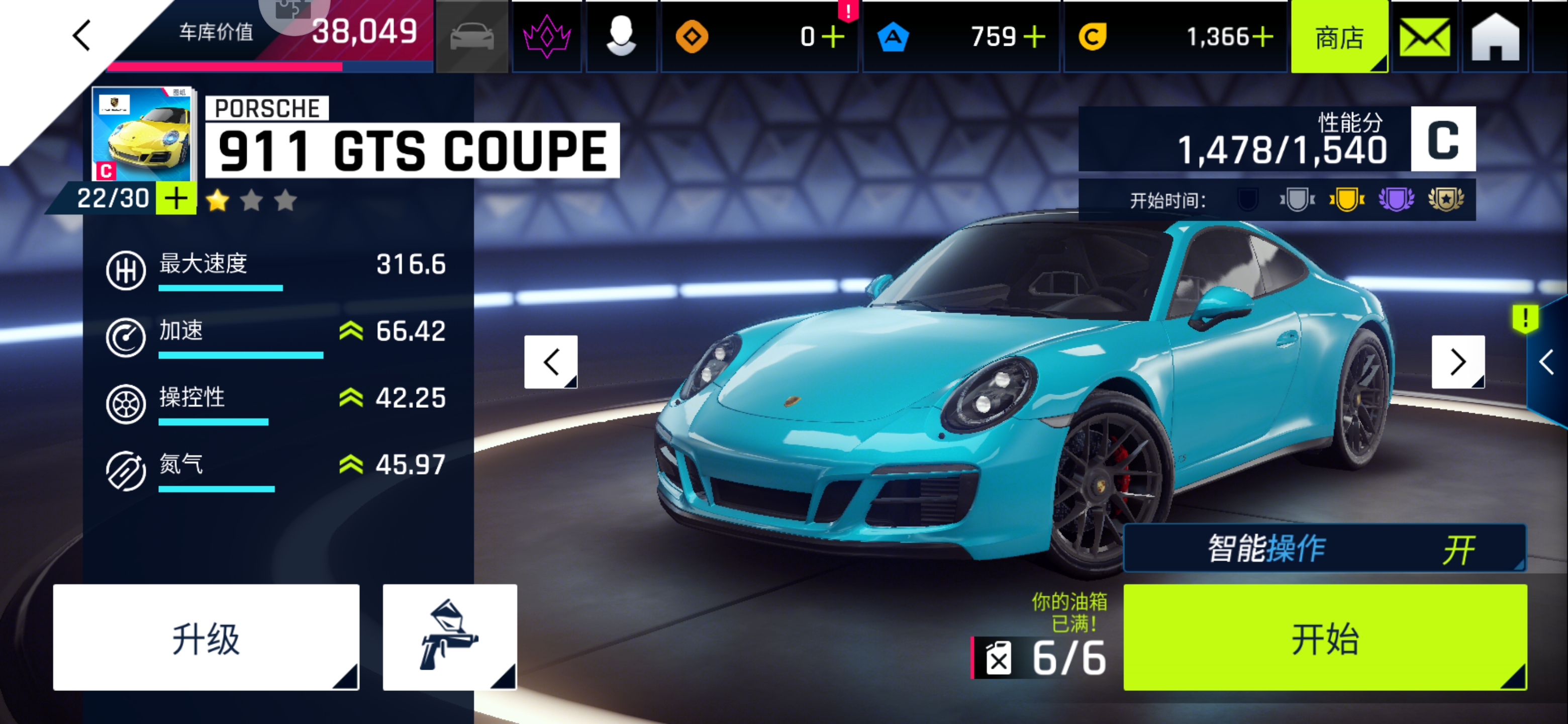1568x724 pixels.
Task: Show the previous car with left arrow
Action: (551, 361)
